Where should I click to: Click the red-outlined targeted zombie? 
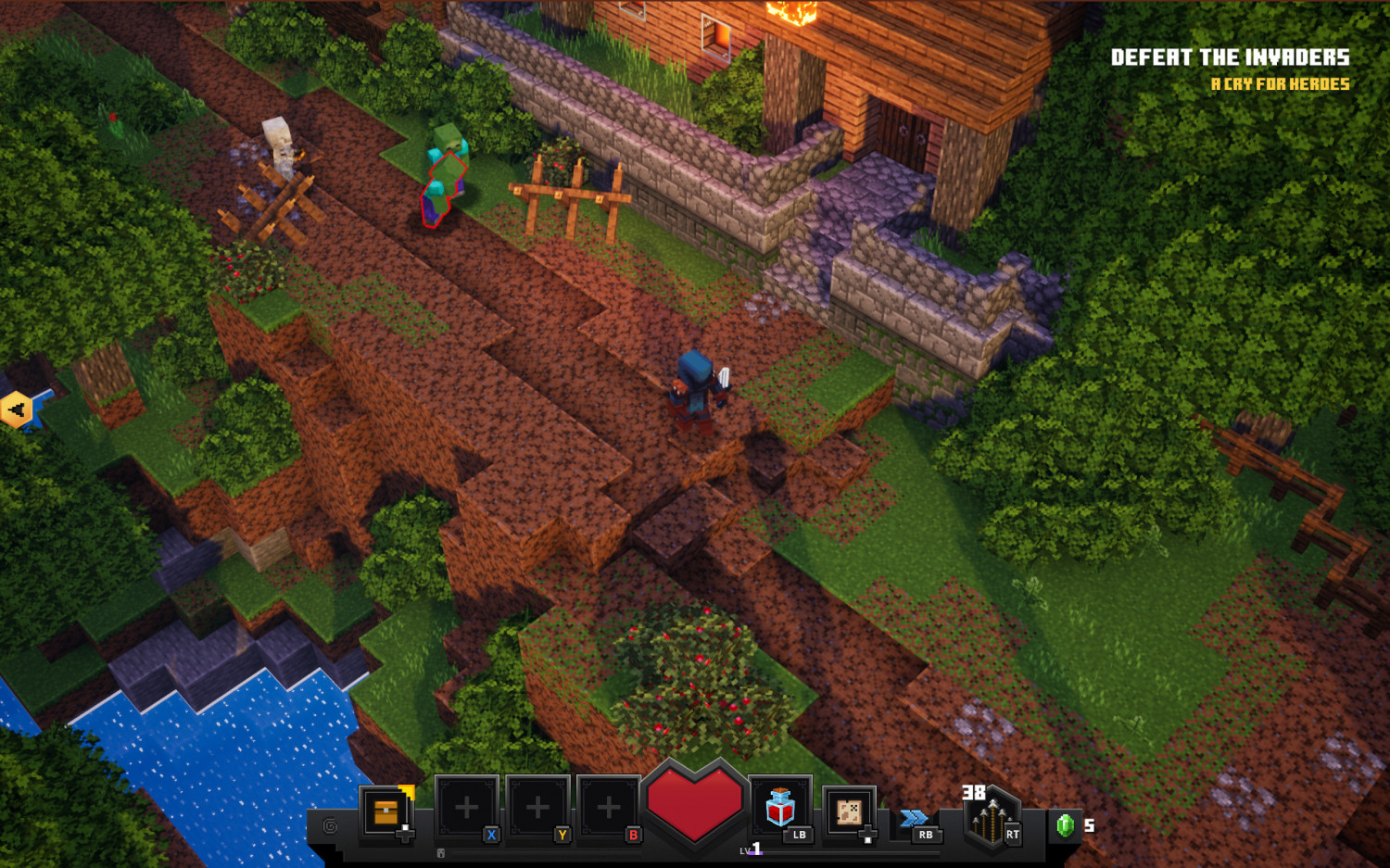coord(442,176)
